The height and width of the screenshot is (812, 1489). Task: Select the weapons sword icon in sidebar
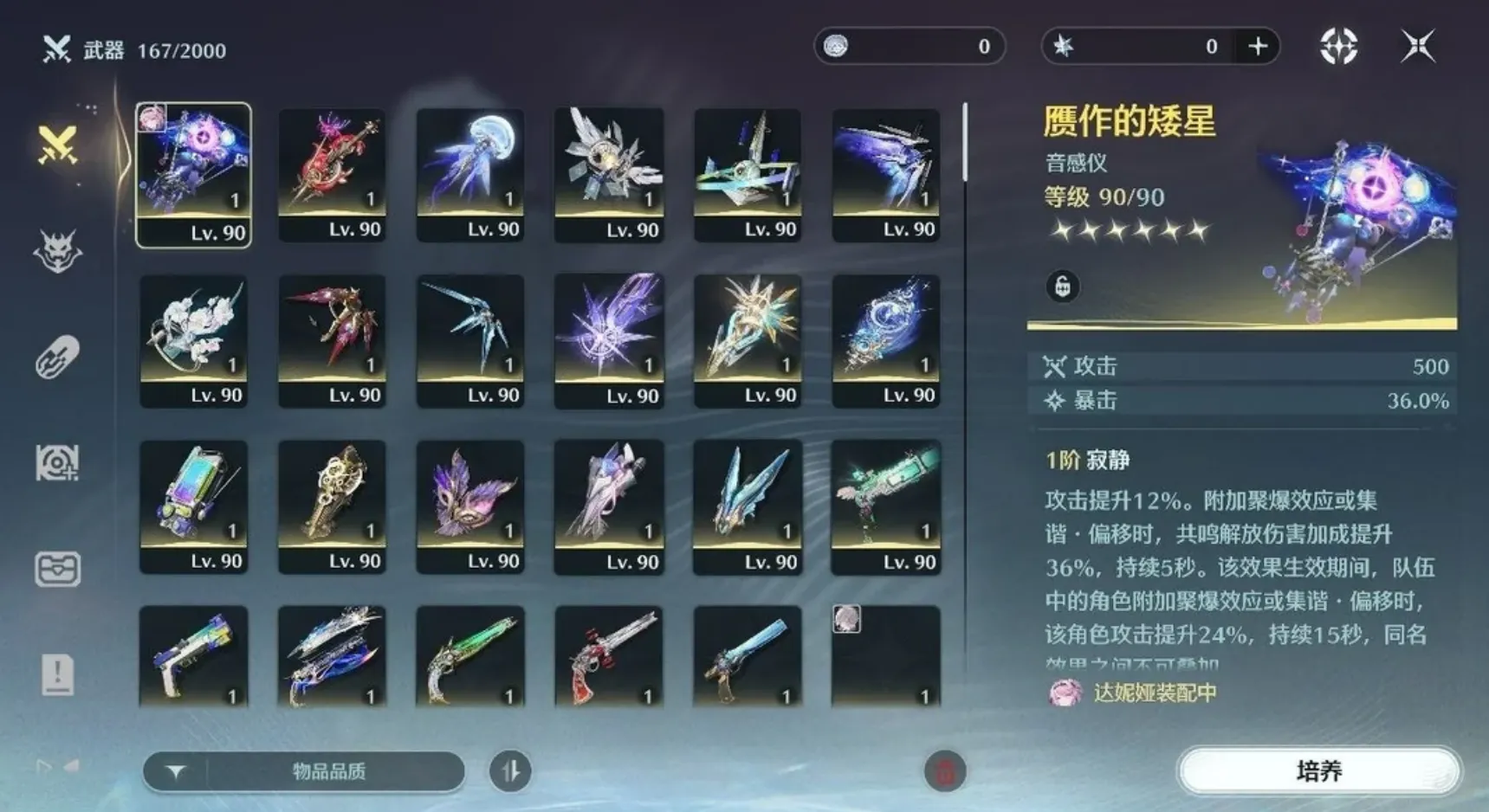55,143
